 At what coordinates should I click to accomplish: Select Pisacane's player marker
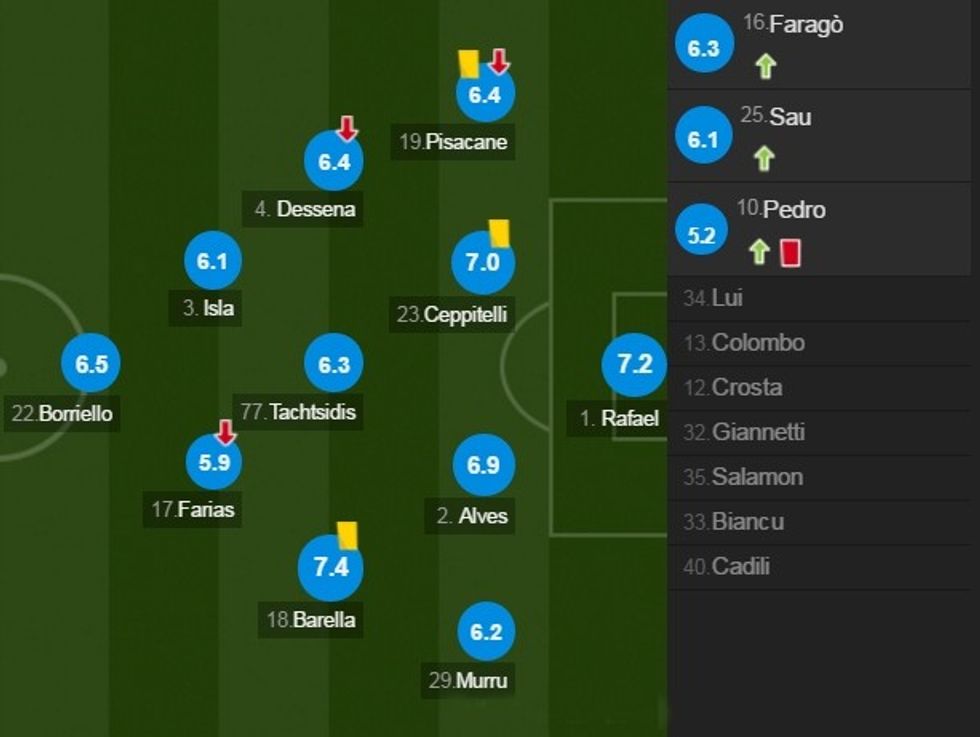484,96
